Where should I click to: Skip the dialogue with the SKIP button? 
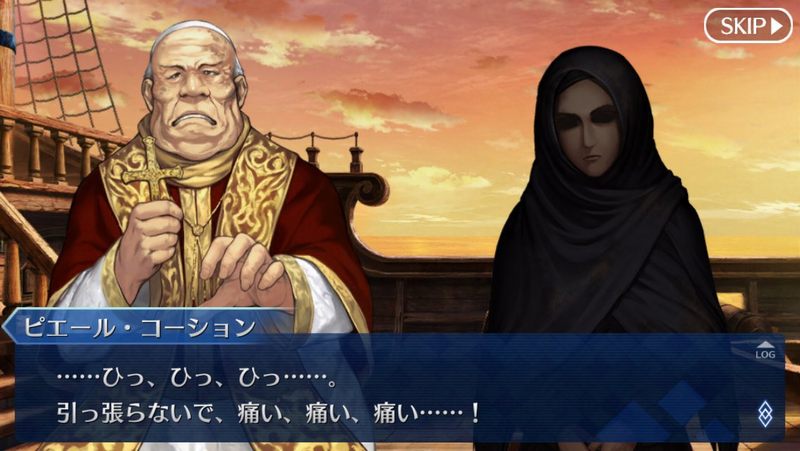747,25
